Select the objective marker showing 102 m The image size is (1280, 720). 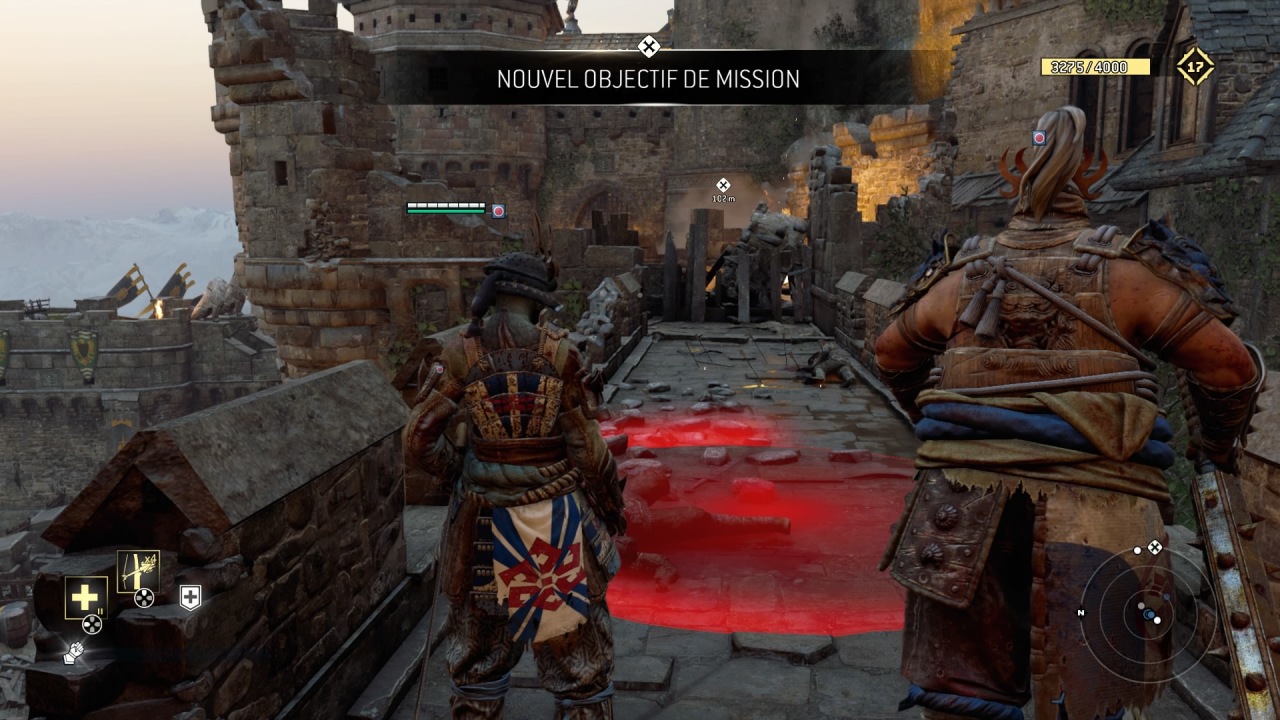coord(723,186)
